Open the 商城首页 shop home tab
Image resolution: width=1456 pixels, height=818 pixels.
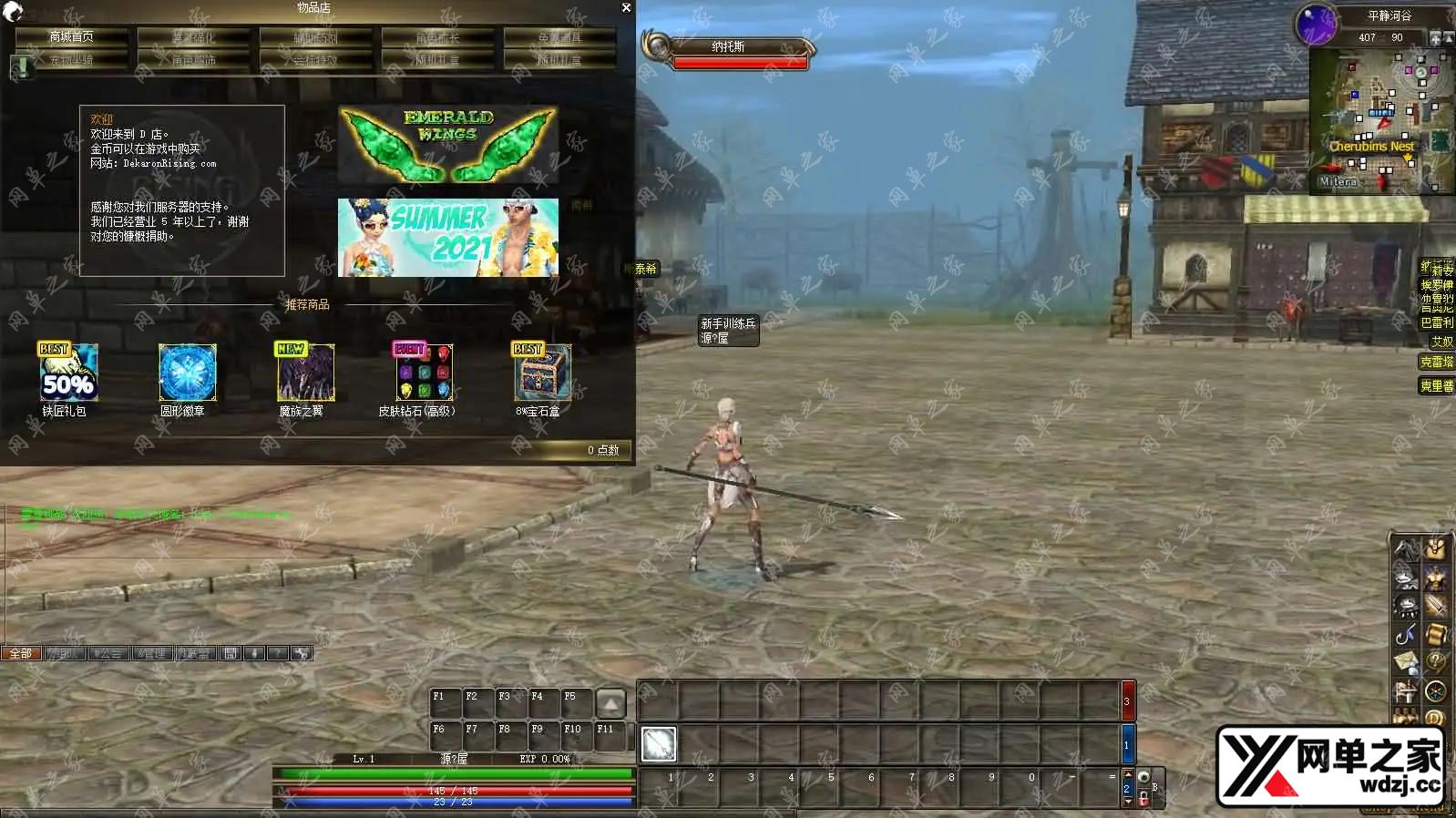click(72, 37)
